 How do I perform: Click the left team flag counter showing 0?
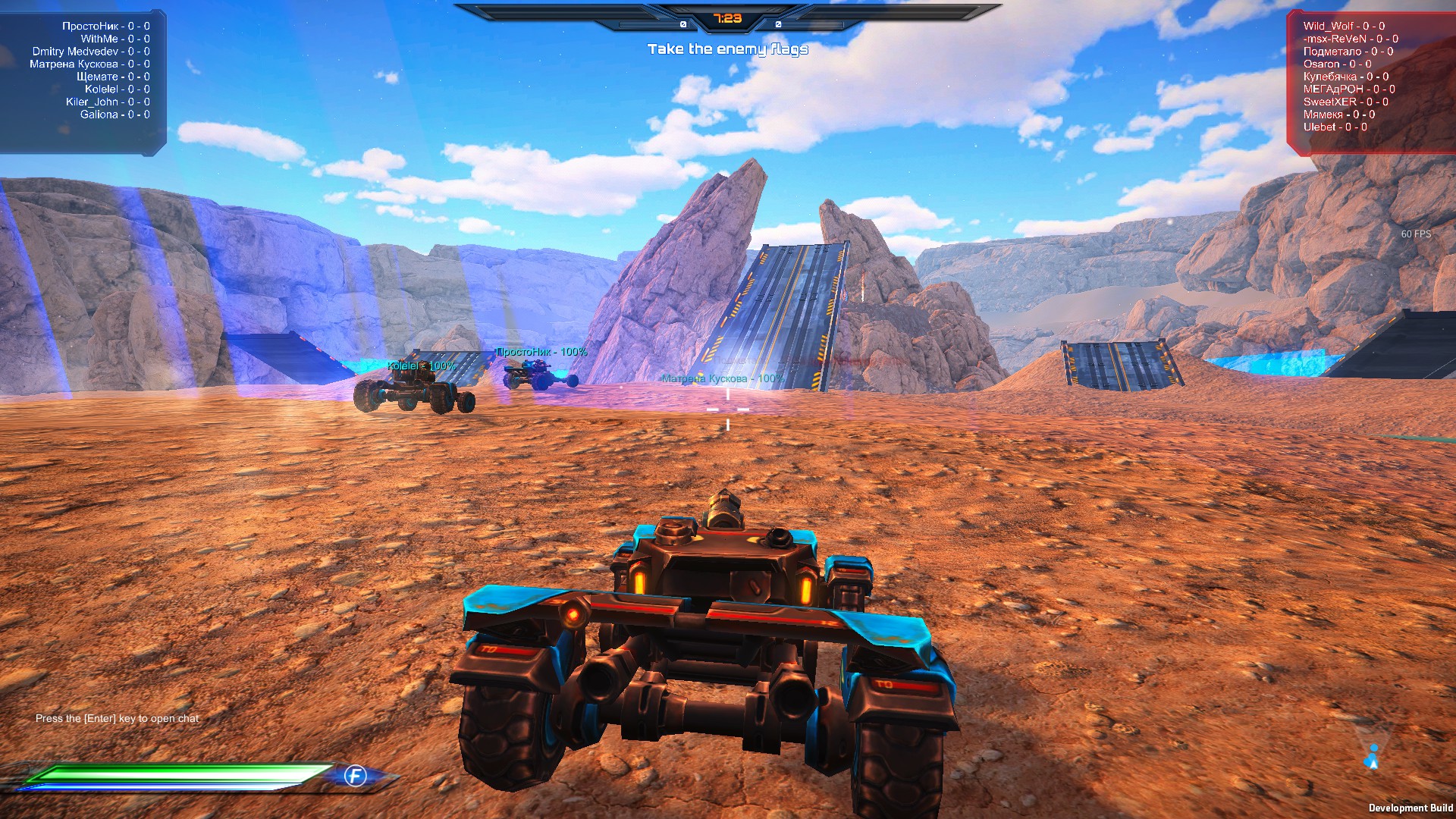tap(683, 24)
